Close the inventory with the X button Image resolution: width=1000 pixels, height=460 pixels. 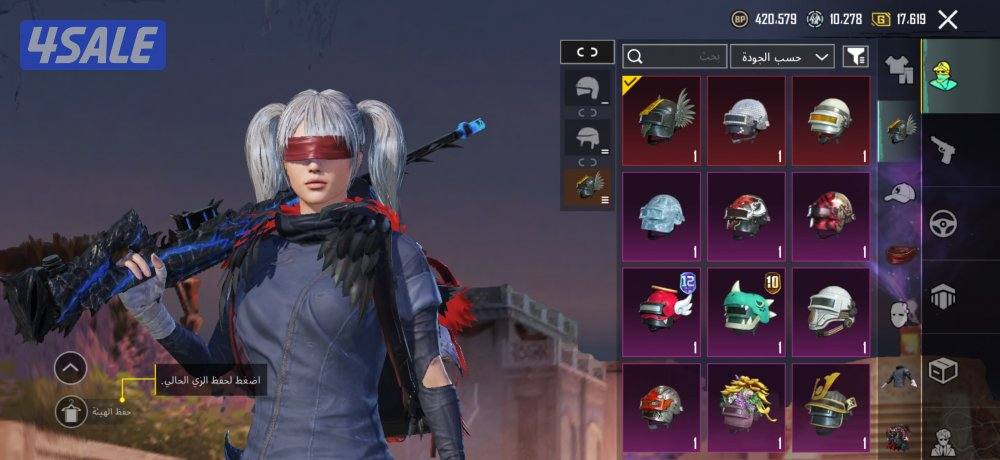pos(948,19)
